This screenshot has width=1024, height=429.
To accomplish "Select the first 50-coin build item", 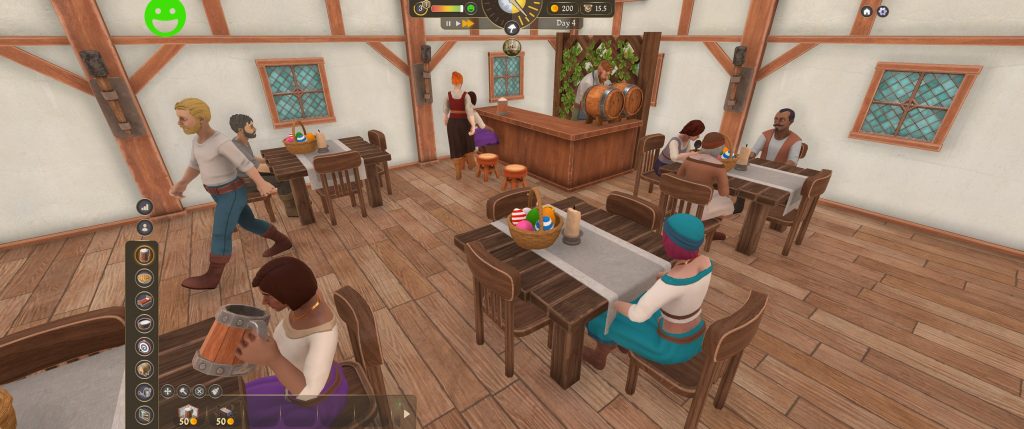I will click(x=187, y=414).
